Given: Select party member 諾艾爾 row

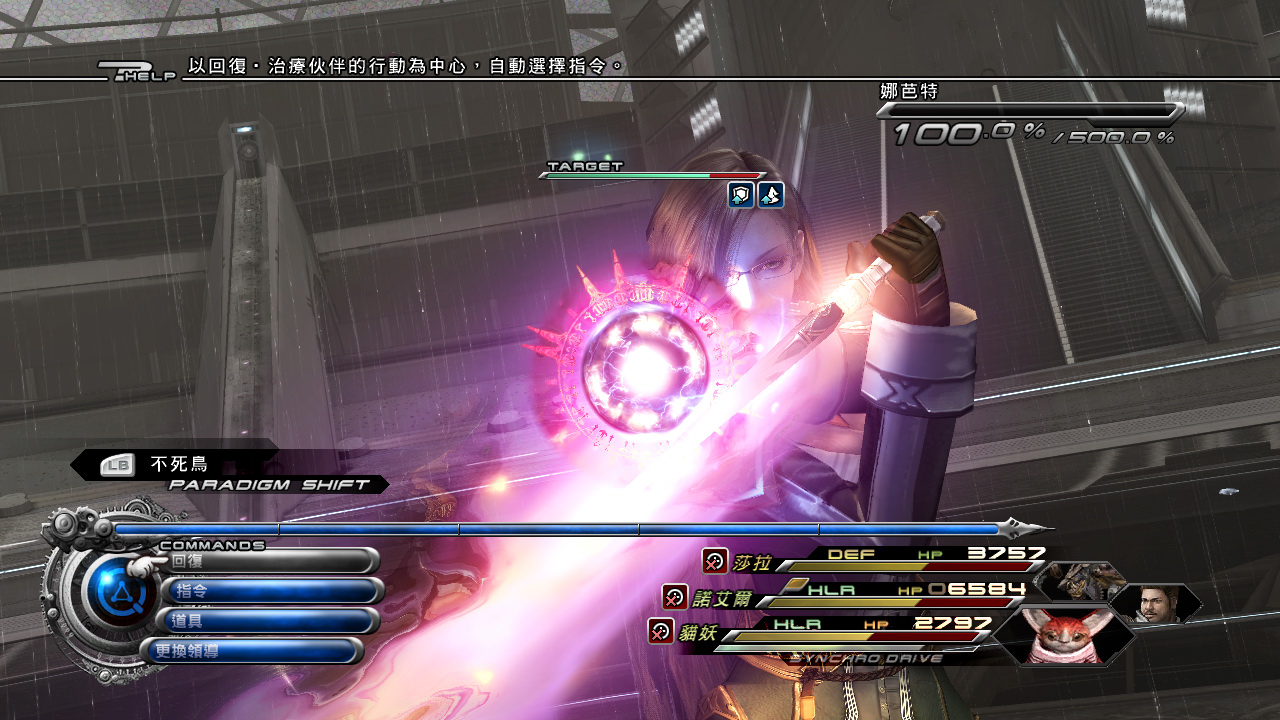Looking at the screenshot, I should pos(850,595).
